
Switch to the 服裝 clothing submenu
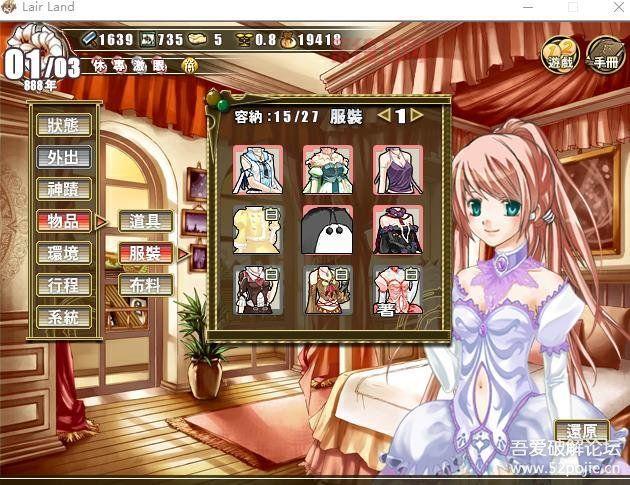coord(145,253)
